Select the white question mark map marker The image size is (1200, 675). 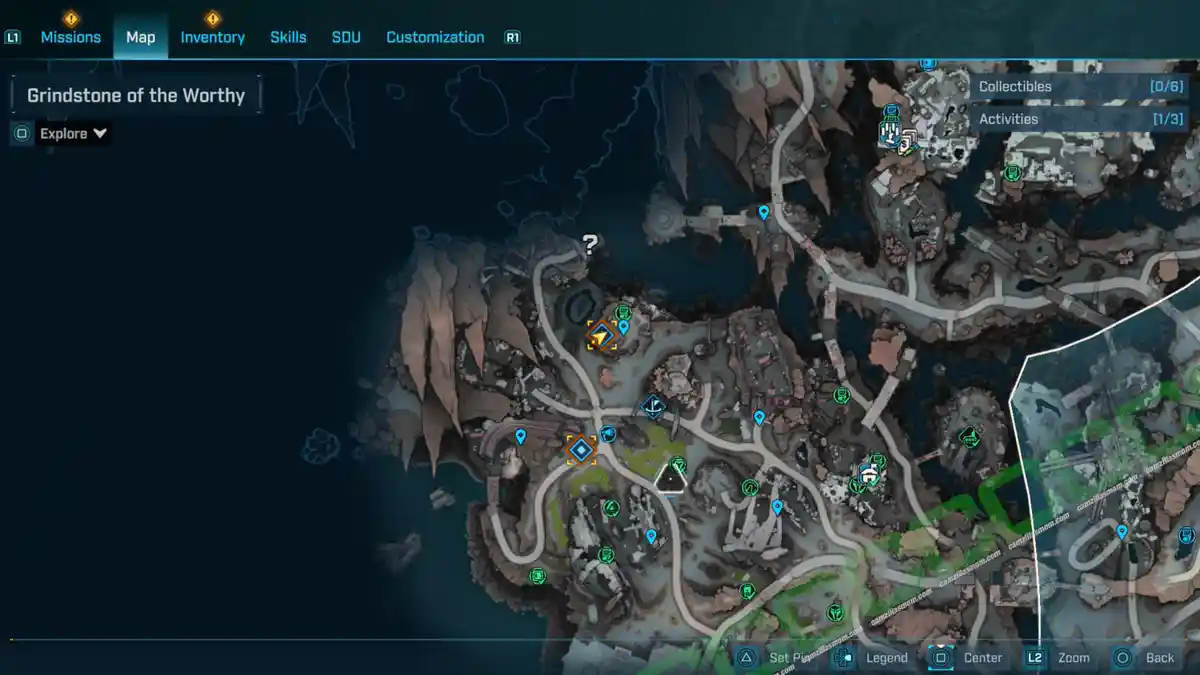pos(590,243)
